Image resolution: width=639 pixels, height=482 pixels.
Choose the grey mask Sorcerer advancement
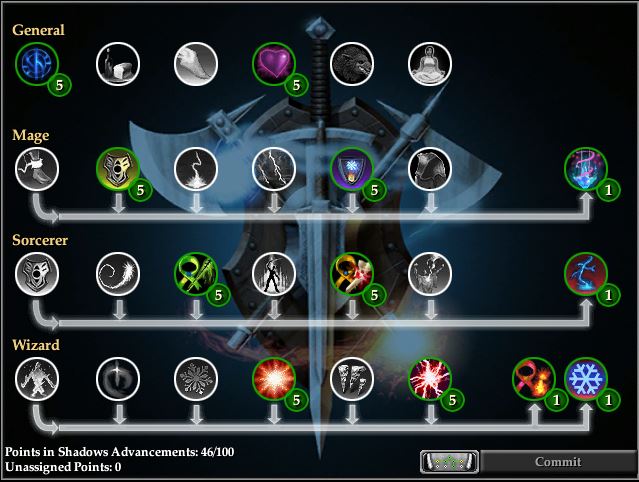point(36,272)
